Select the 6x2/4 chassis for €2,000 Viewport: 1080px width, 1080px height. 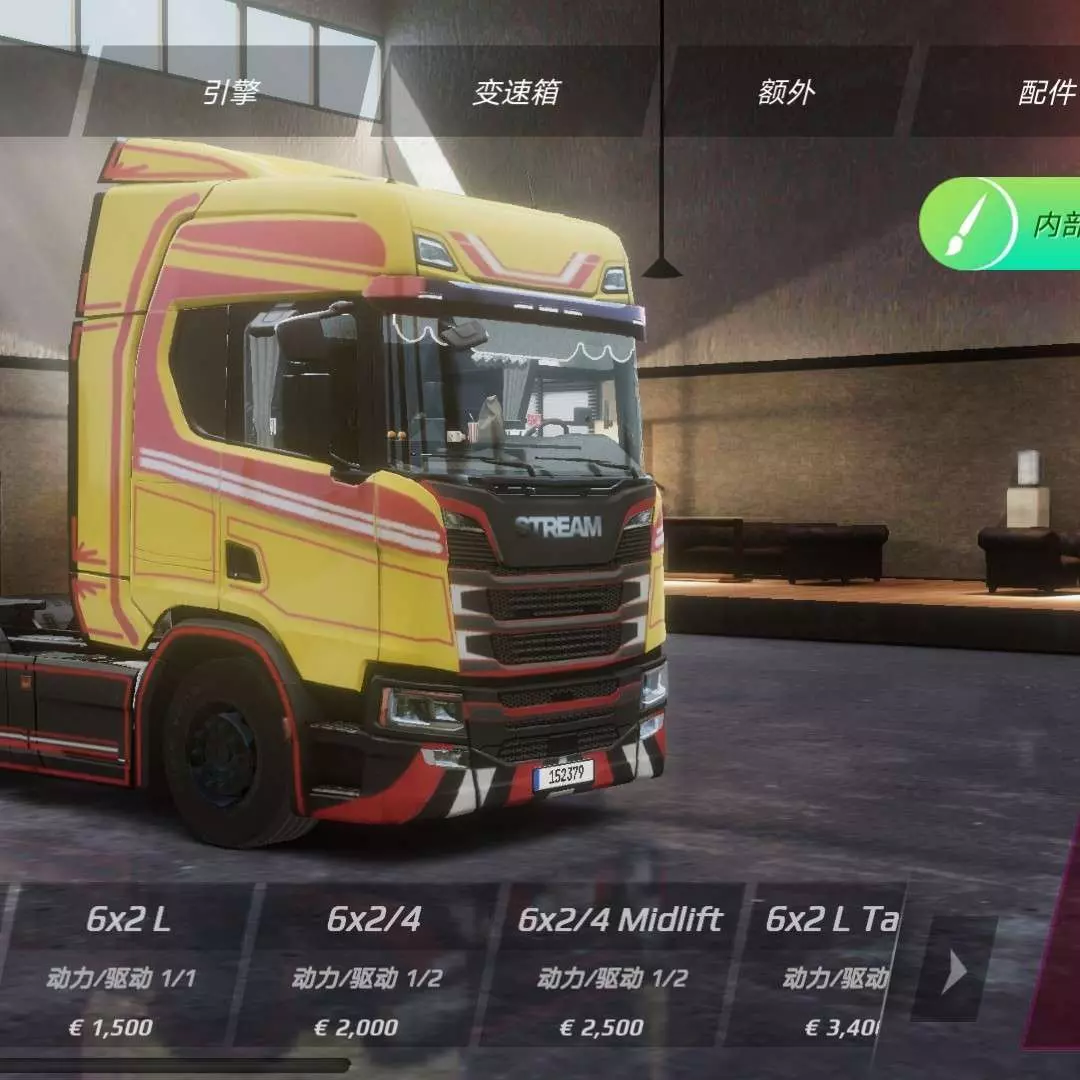373,964
